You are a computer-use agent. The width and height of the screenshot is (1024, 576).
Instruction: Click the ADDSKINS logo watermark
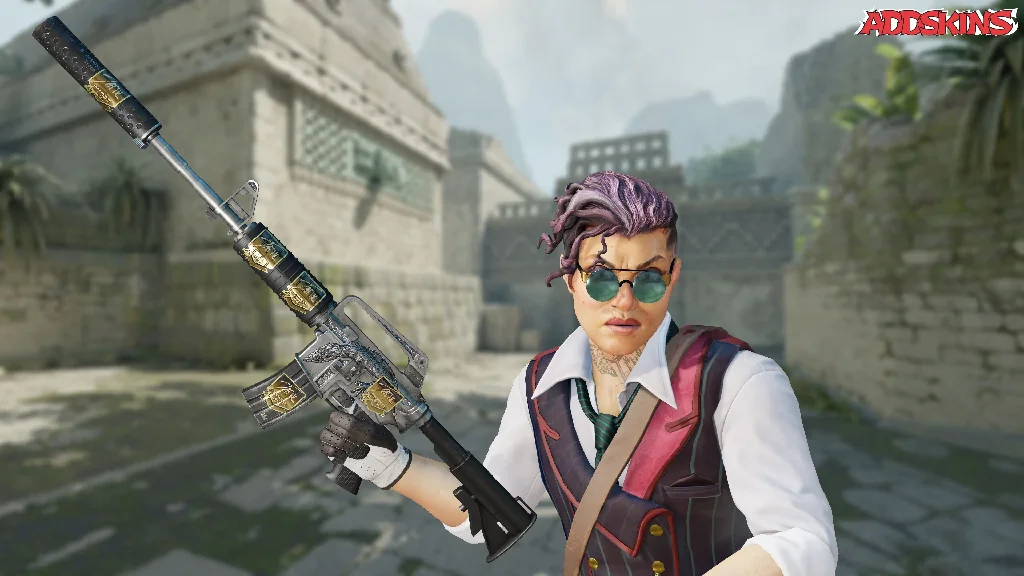pyautogui.click(x=937, y=23)
